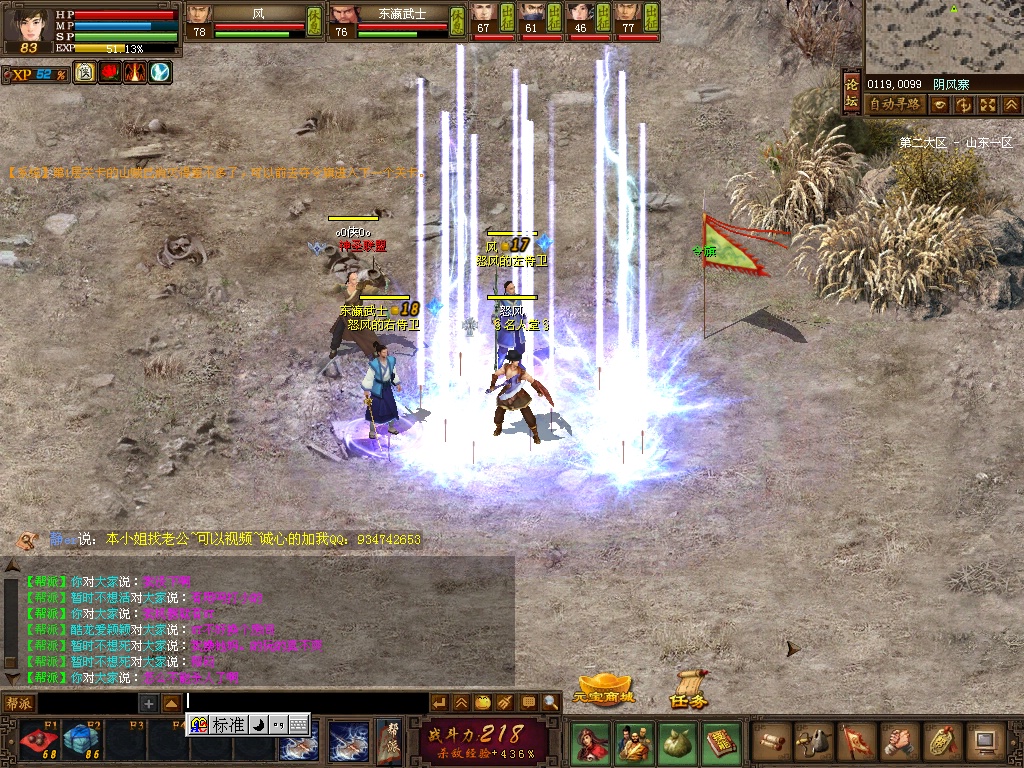This screenshot has width=1024, height=768.
Task: Click the chat text input box
Action: 300,703
